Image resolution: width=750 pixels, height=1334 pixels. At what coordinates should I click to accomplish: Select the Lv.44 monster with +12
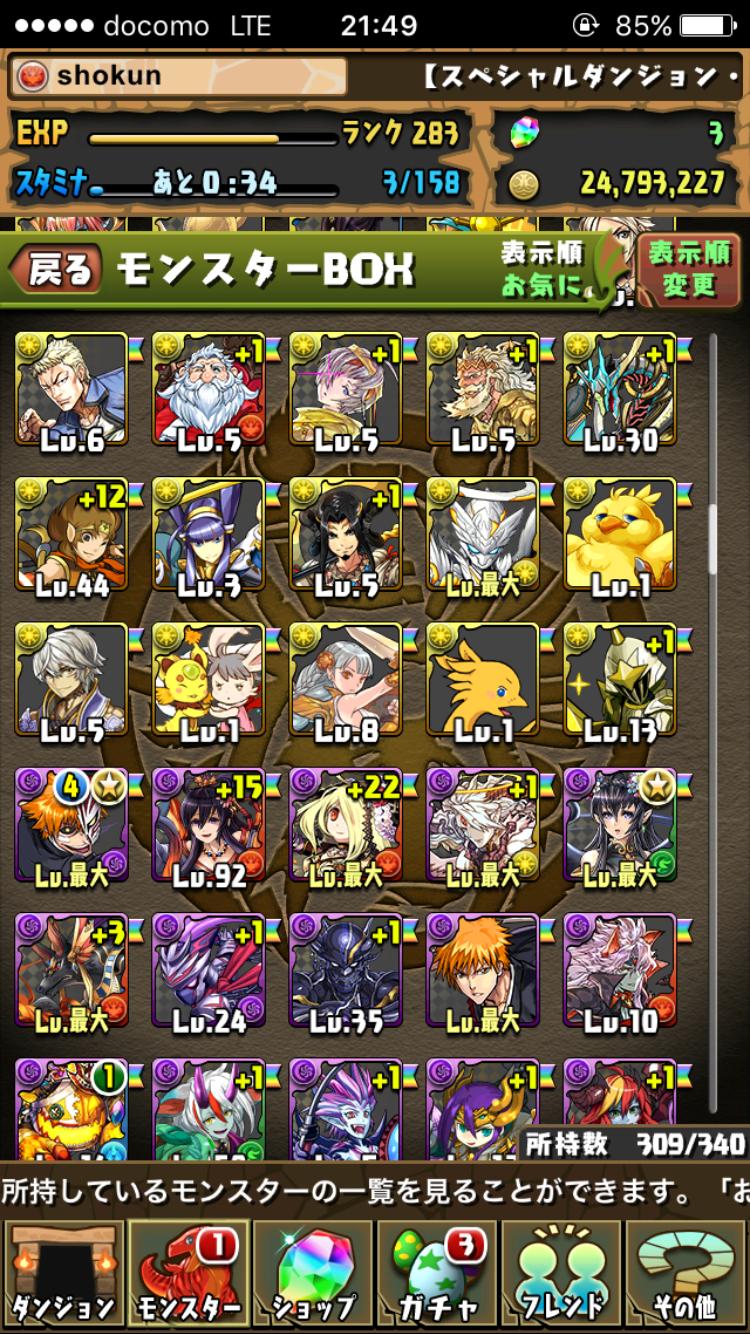[x=72, y=536]
